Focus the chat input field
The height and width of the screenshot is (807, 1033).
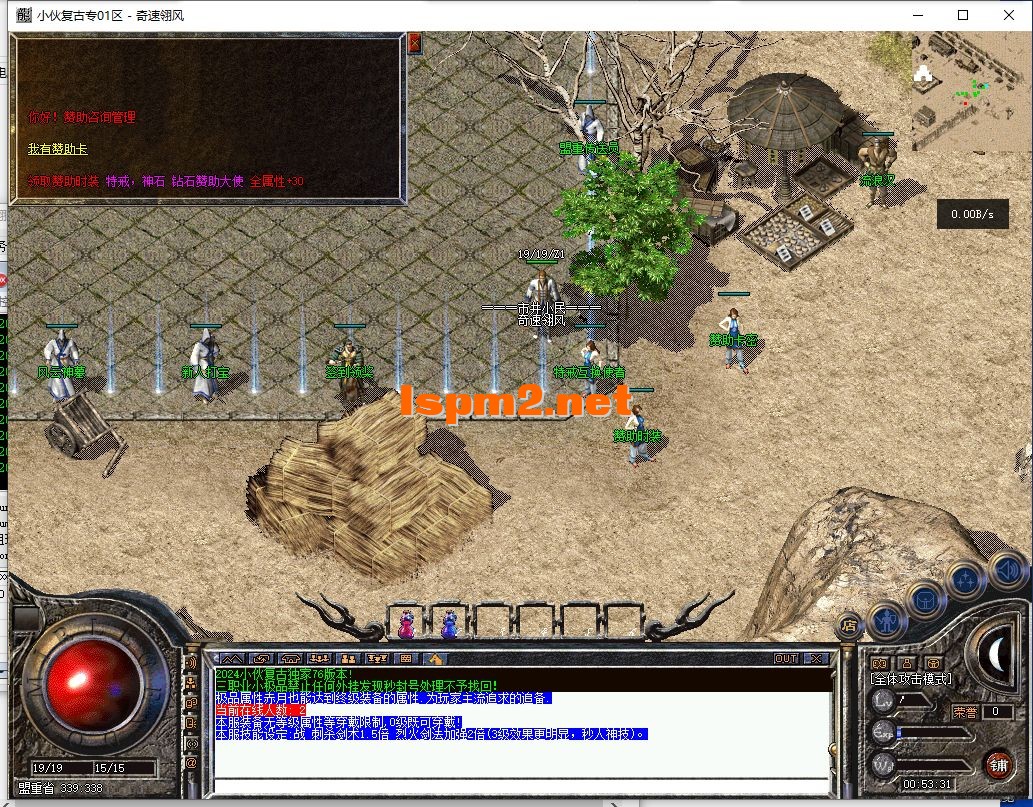(520, 784)
